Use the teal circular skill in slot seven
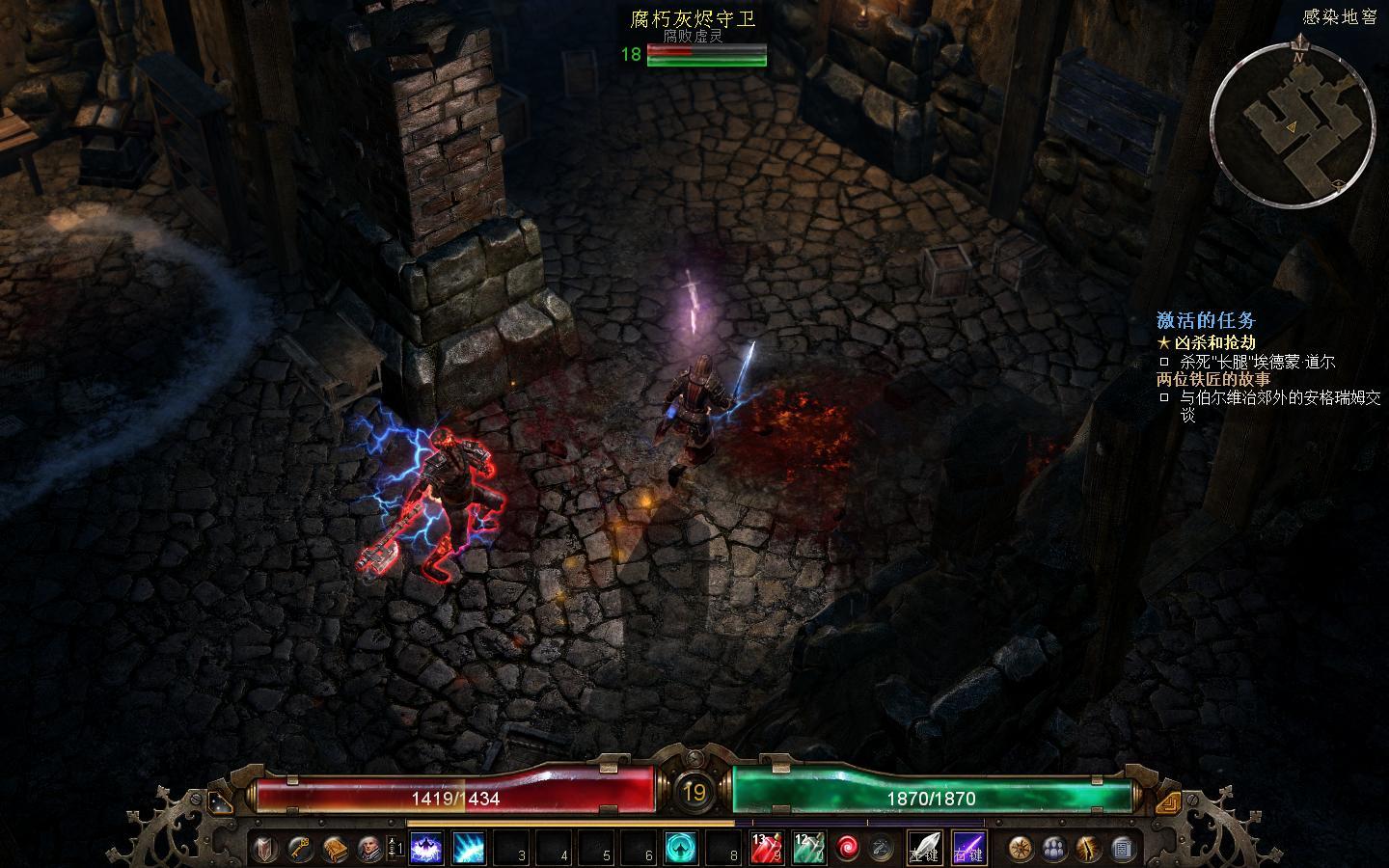1389x868 pixels. pyautogui.click(x=681, y=849)
